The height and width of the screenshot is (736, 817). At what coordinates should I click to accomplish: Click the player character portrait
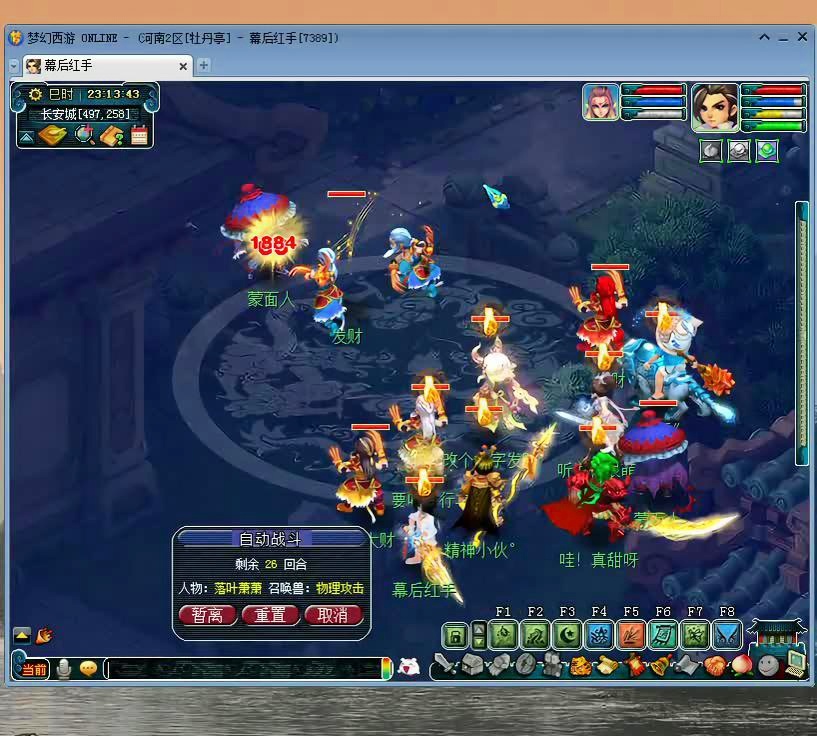715,108
